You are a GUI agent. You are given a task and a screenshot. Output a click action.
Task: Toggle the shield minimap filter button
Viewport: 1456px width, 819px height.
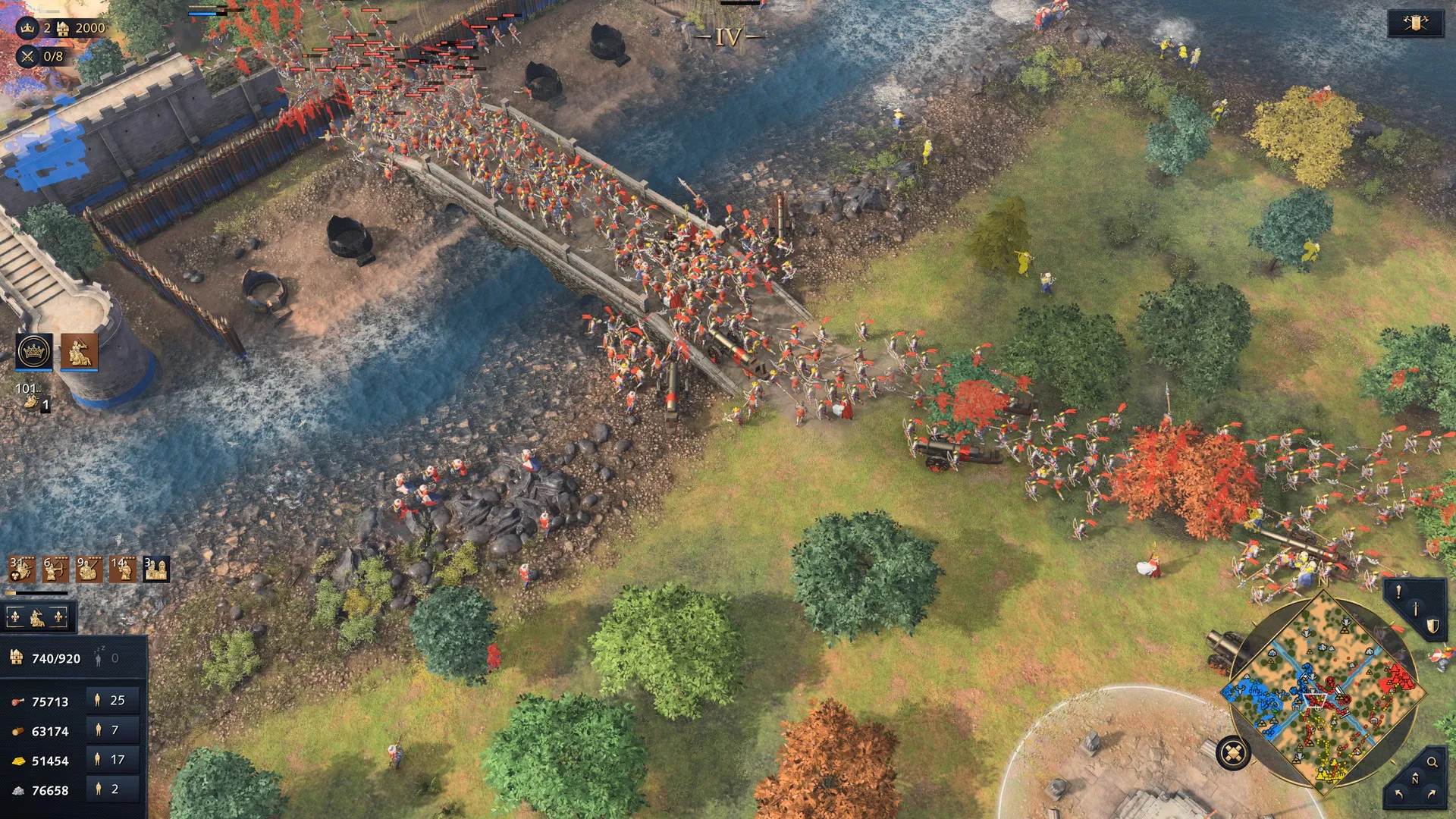pos(1432,626)
